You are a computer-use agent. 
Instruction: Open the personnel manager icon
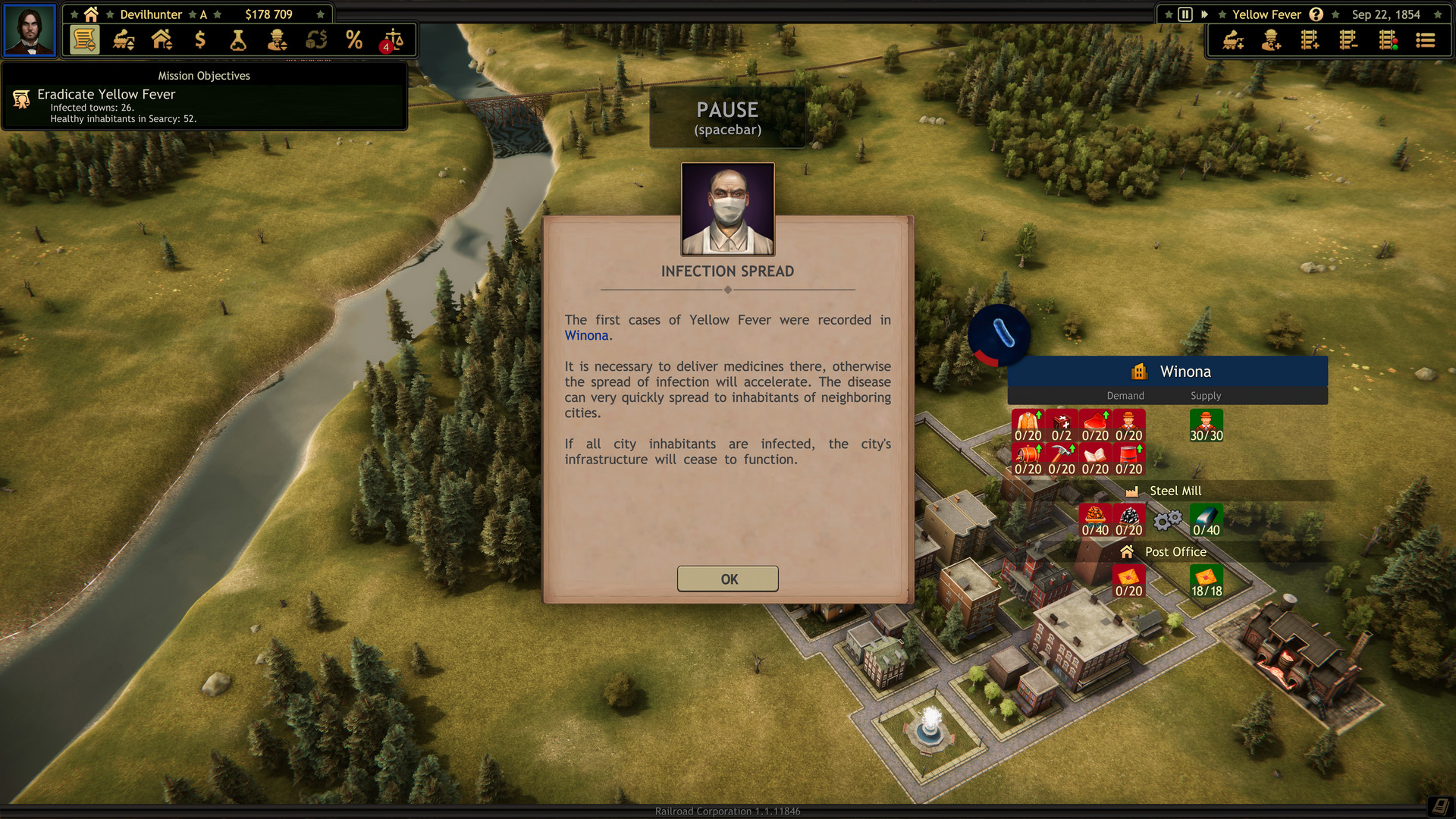pos(277,39)
